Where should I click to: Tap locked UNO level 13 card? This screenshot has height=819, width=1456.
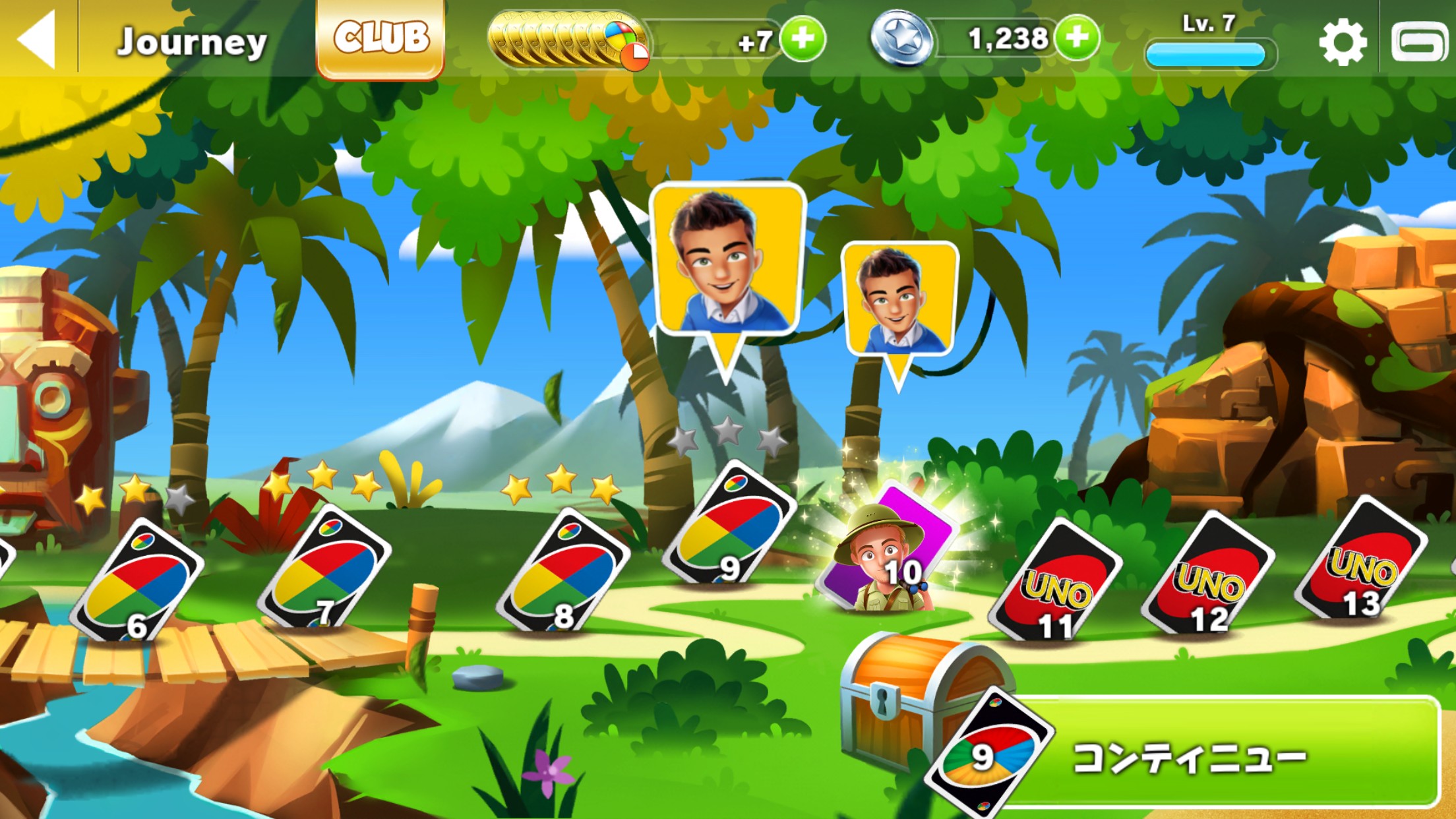coord(1360,561)
